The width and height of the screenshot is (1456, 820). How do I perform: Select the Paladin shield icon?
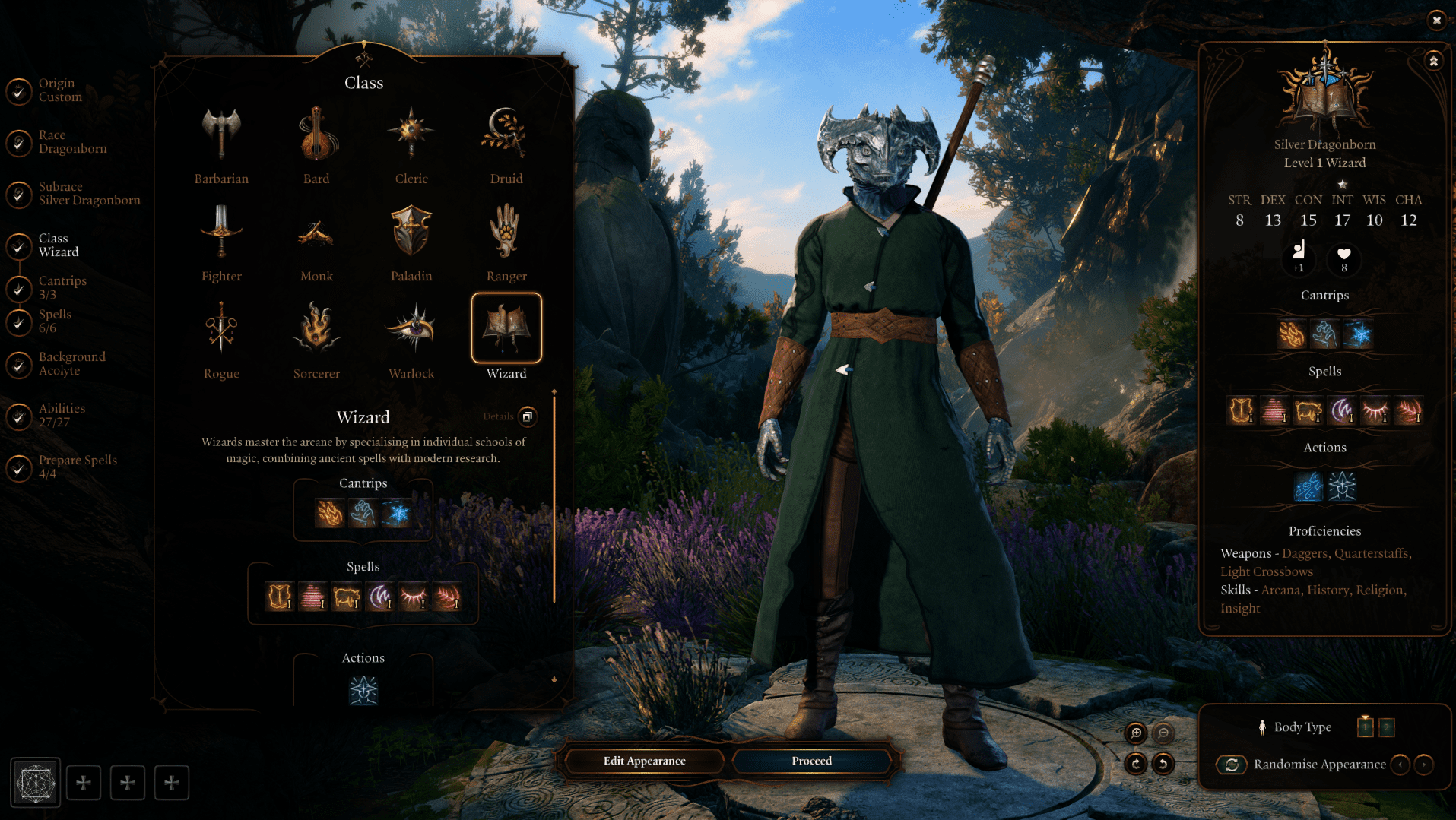411,232
